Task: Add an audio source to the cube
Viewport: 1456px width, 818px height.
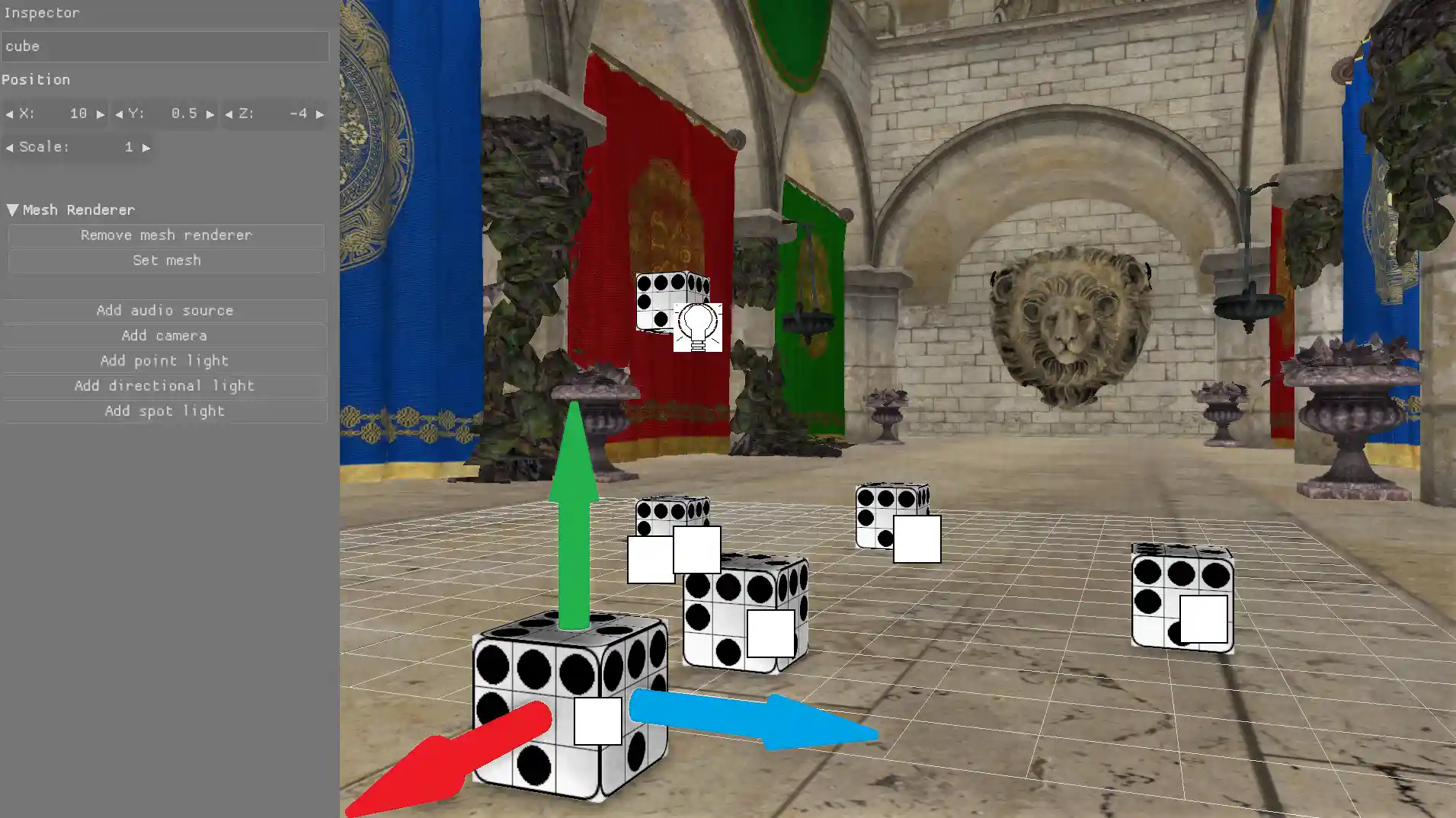Action: point(165,310)
